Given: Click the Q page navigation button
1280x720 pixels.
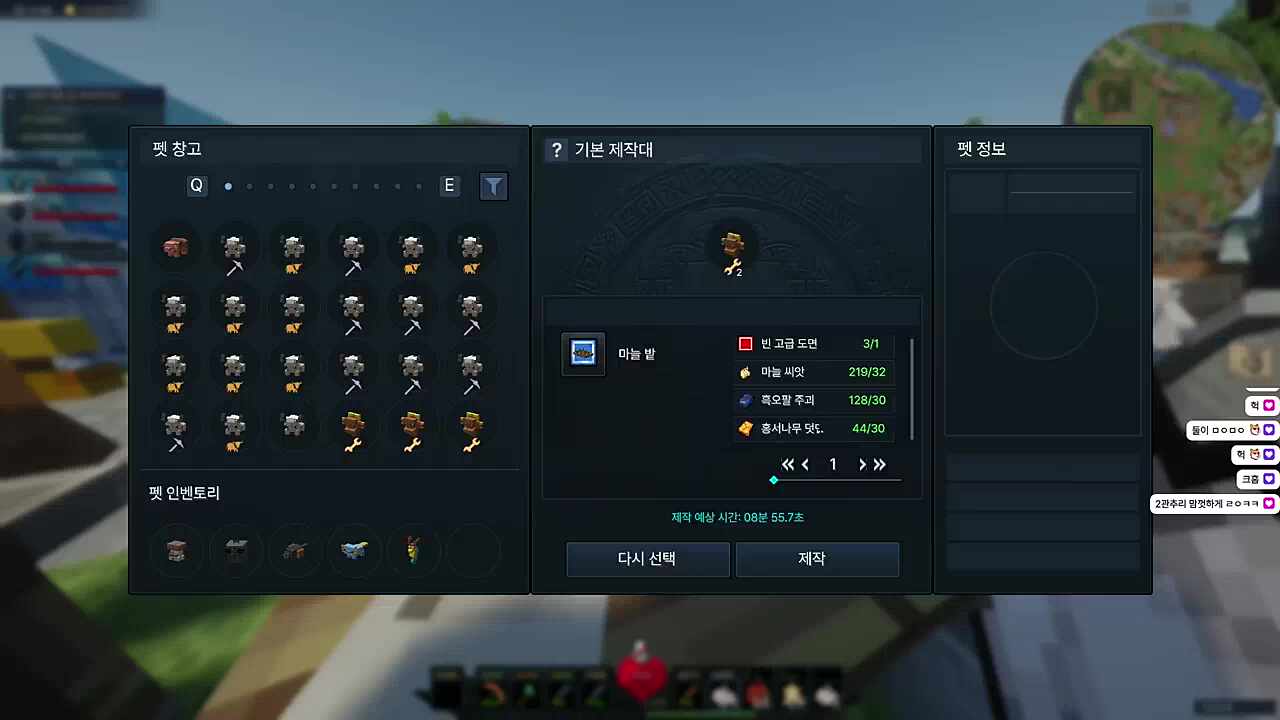Looking at the screenshot, I should click(196, 186).
